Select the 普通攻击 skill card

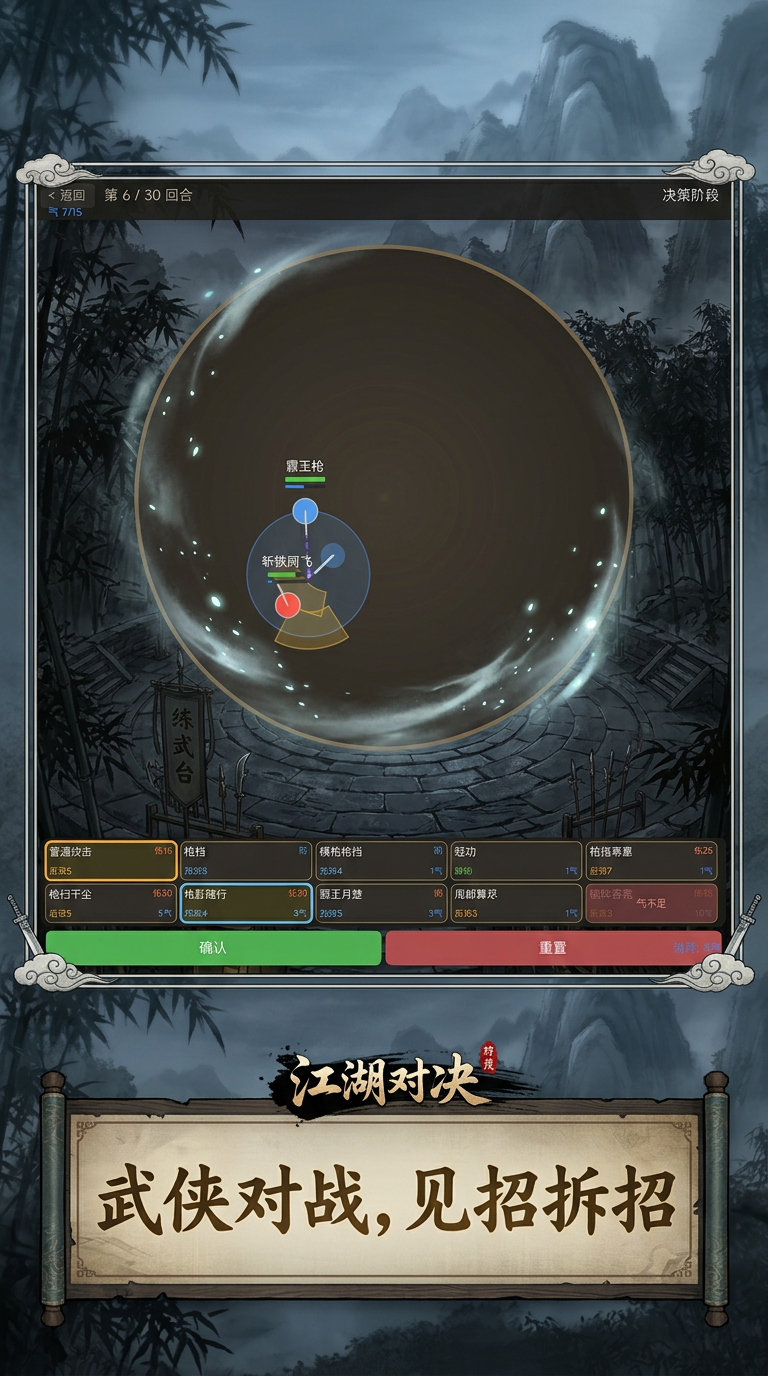pyautogui.click(x=111, y=861)
